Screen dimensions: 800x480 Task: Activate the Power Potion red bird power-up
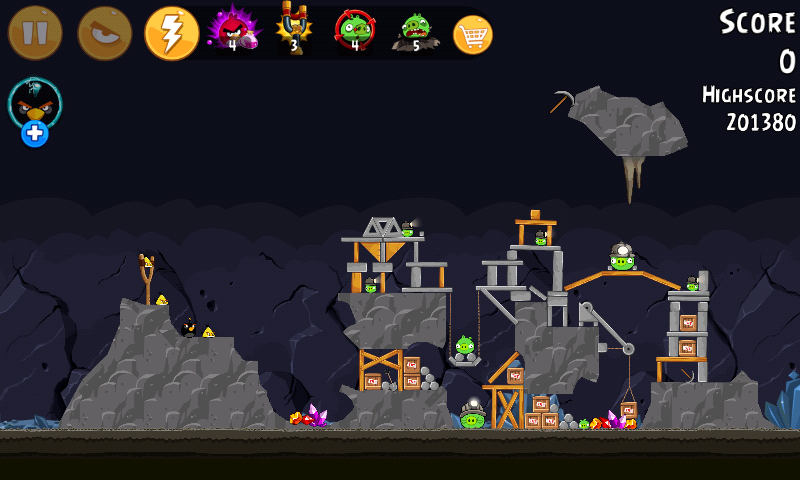[x=232, y=30]
